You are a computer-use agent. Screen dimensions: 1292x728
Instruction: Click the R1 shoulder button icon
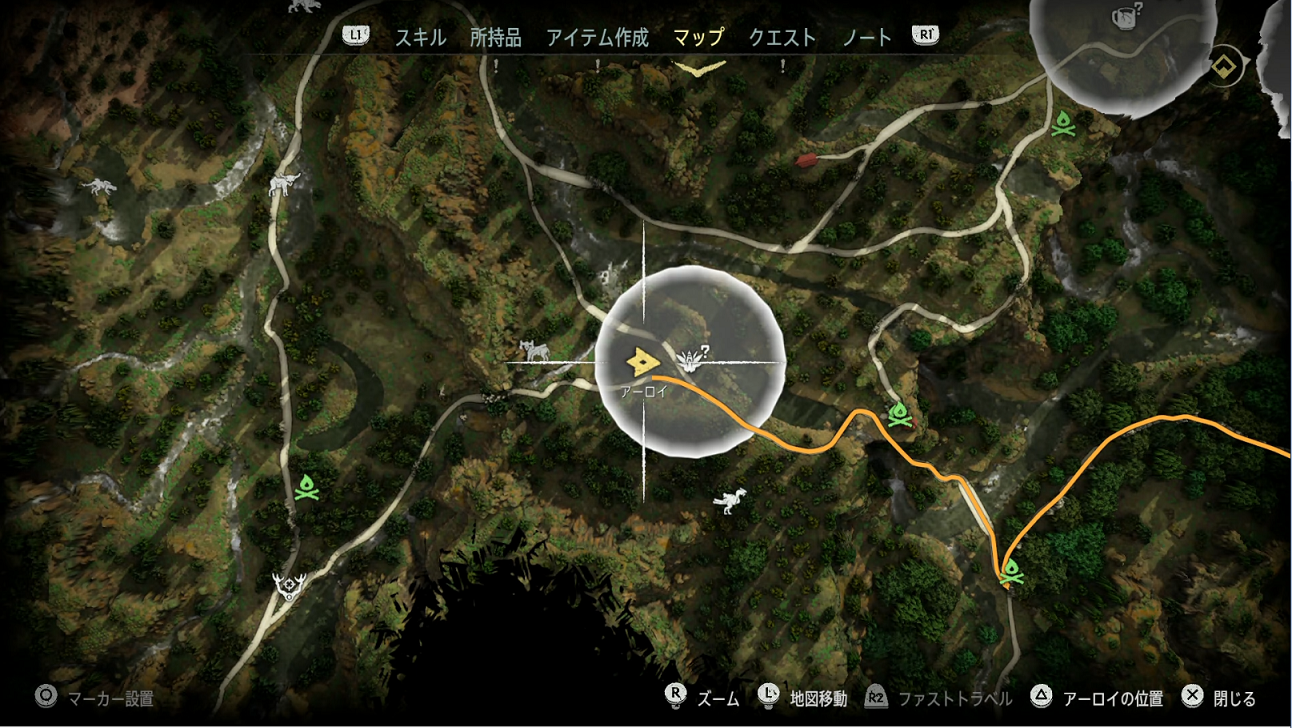pyautogui.click(x=926, y=34)
